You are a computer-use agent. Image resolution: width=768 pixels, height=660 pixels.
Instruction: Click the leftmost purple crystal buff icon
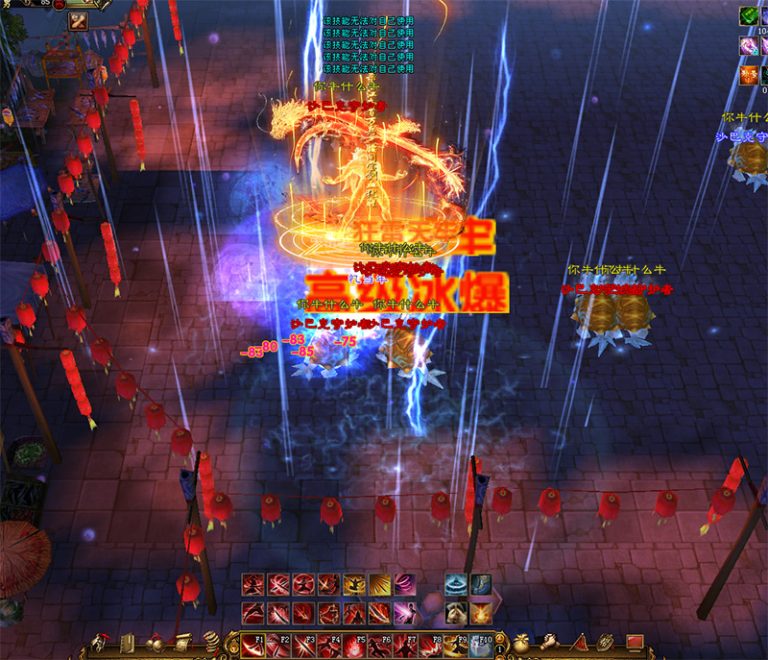pos(748,46)
